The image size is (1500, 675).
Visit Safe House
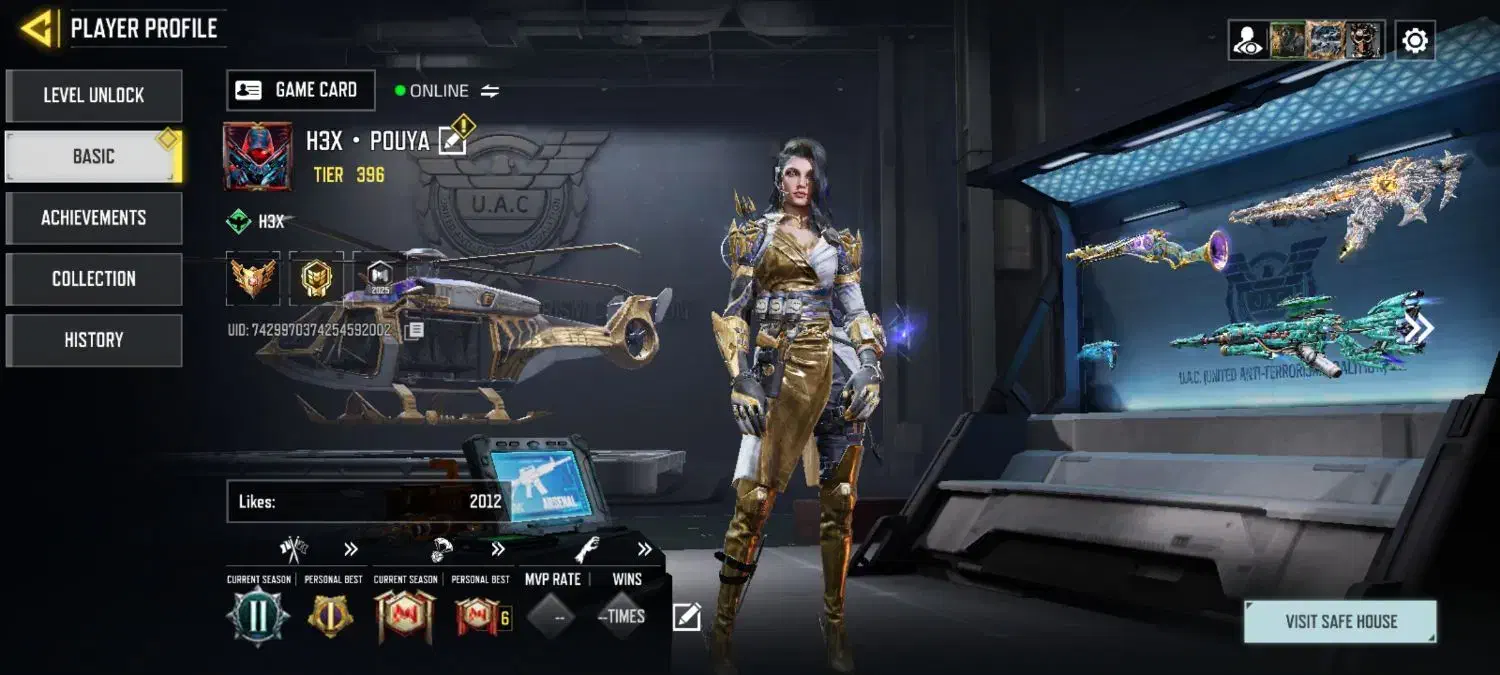(x=1340, y=622)
